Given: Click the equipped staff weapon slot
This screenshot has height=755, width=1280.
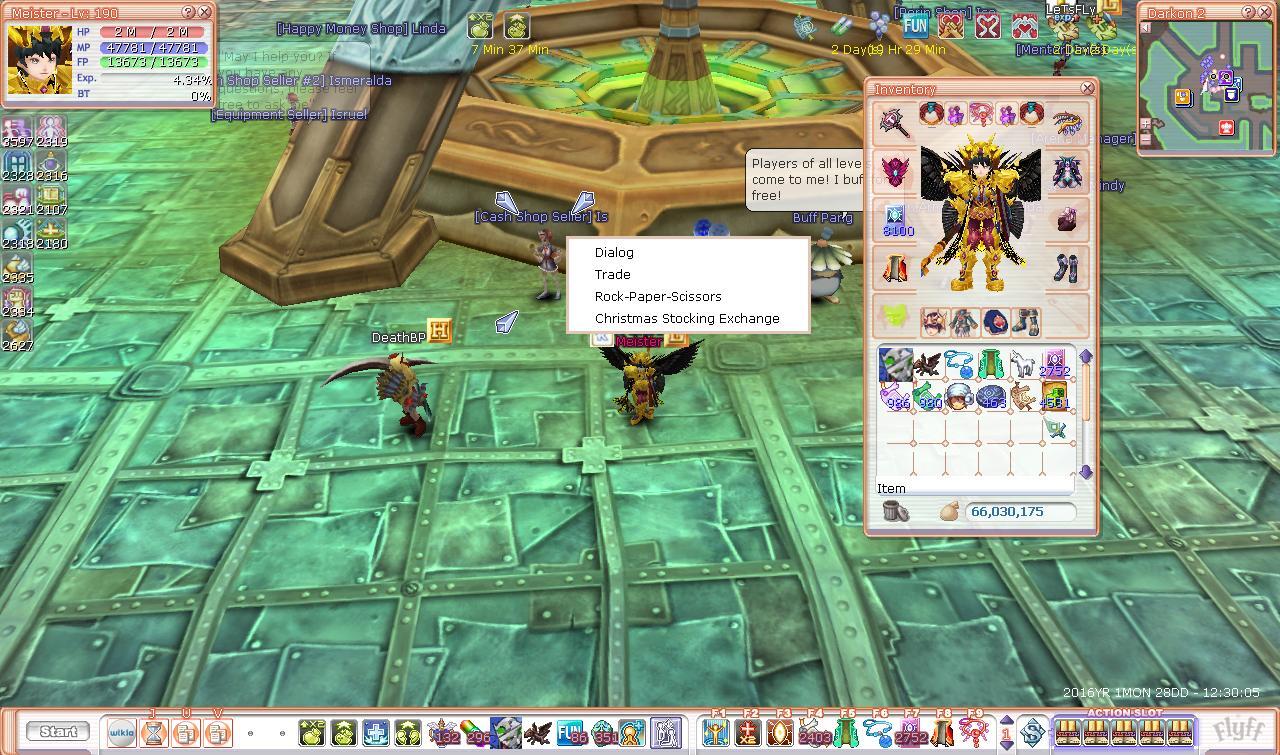Looking at the screenshot, I should point(894,122).
